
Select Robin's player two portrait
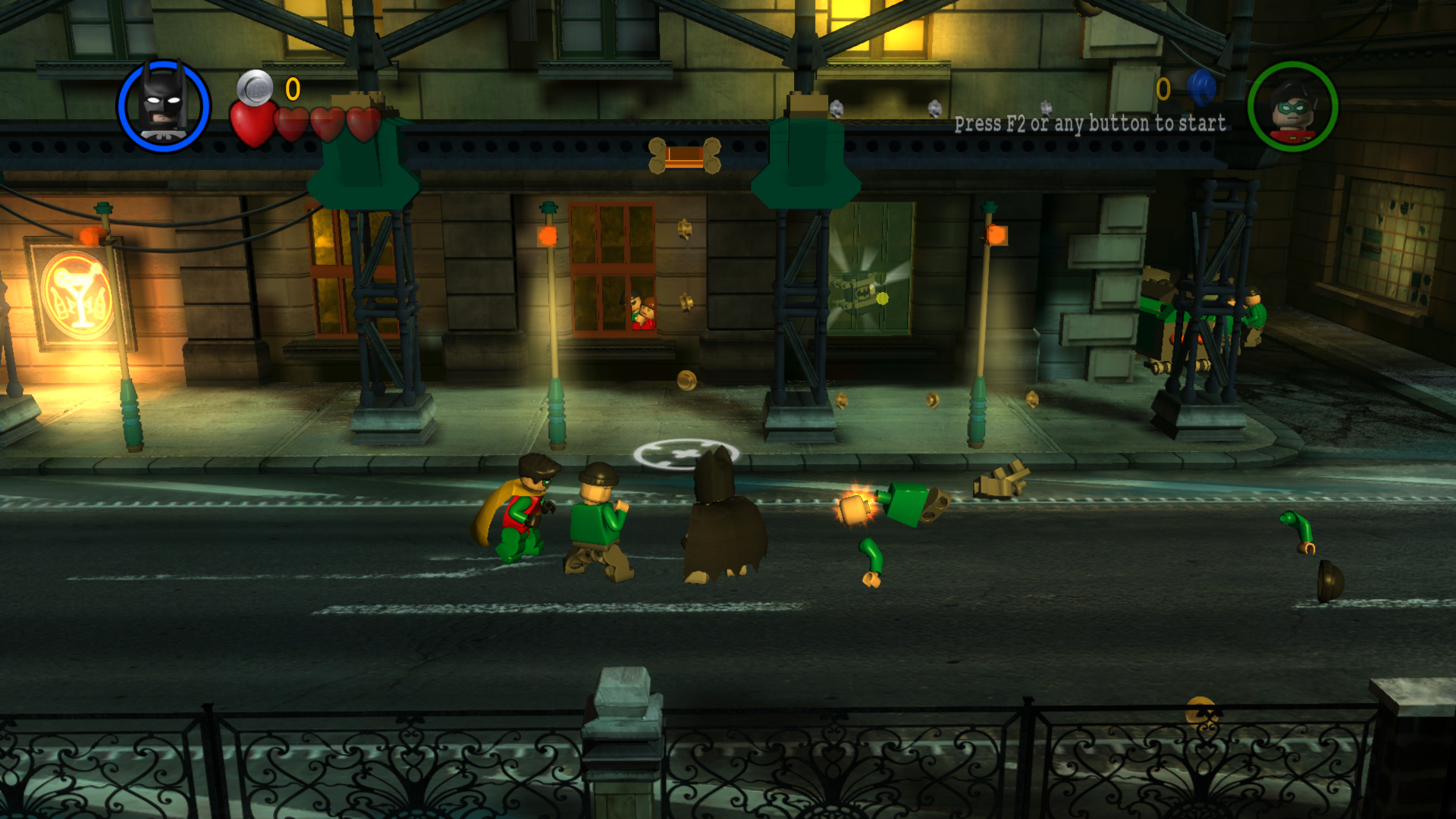1292,107
